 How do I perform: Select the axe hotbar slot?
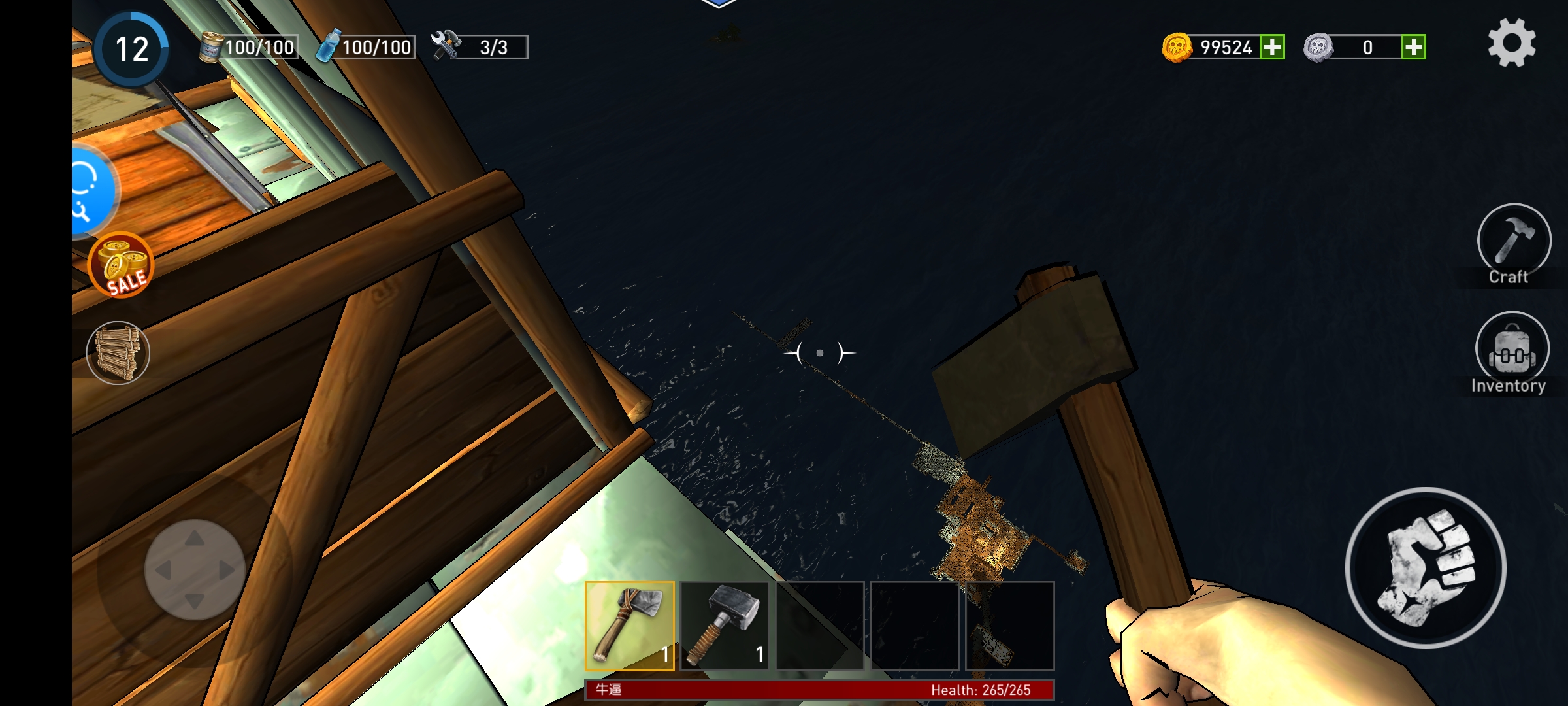[630, 626]
